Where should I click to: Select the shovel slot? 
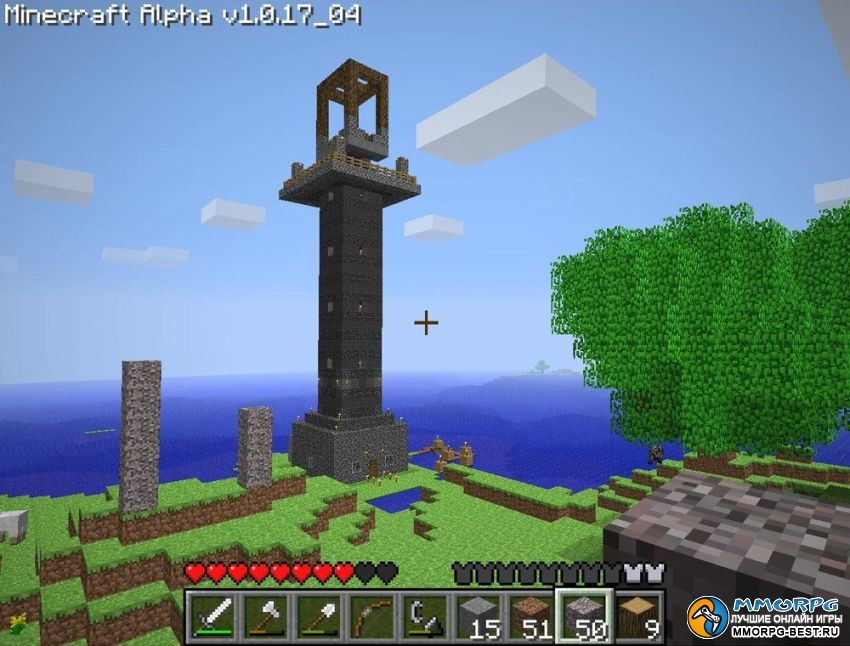click(318, 616)
